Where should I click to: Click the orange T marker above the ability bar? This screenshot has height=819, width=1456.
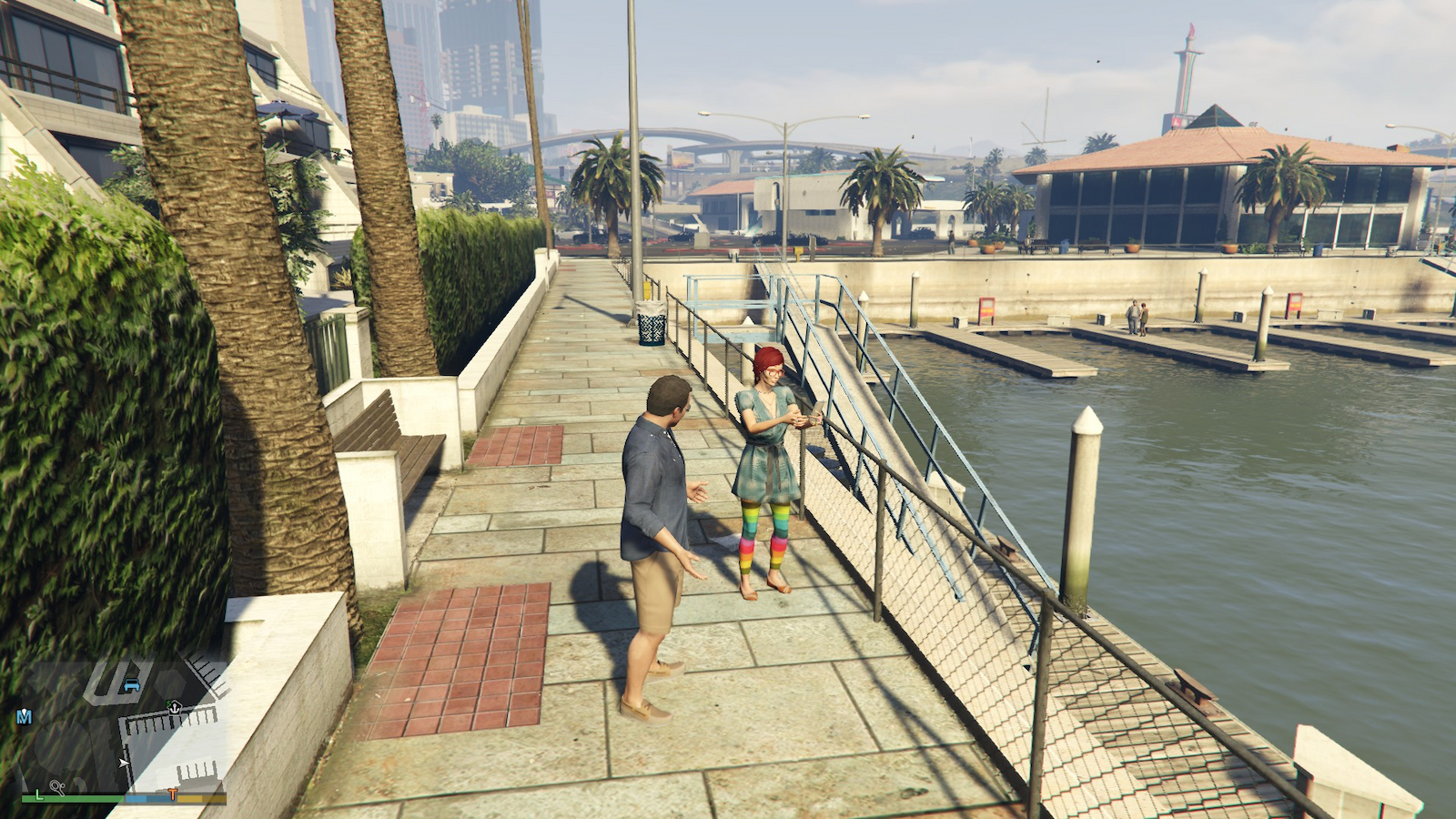point(174,793)
